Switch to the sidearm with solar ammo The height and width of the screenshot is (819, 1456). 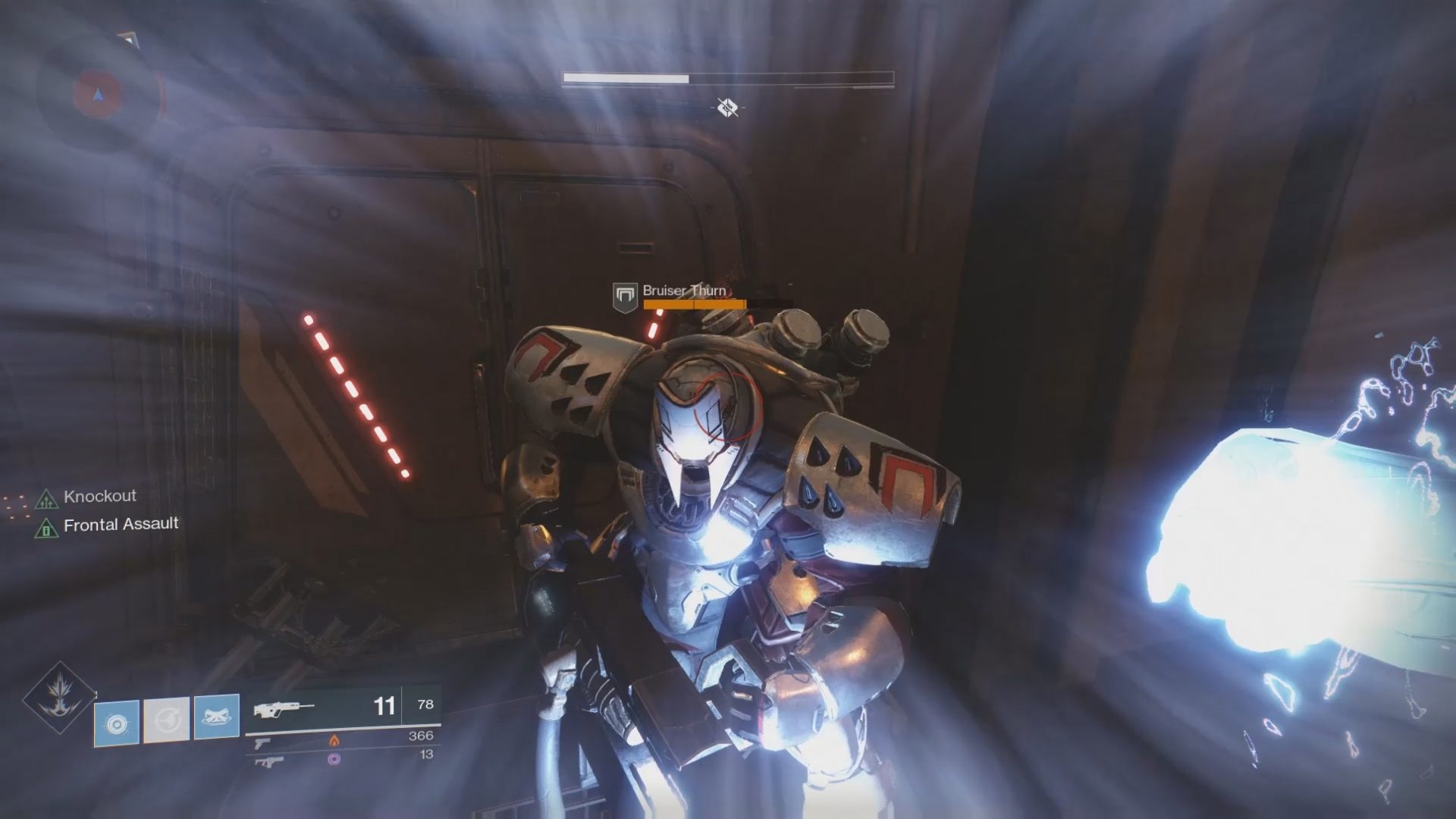click(263, 742)
